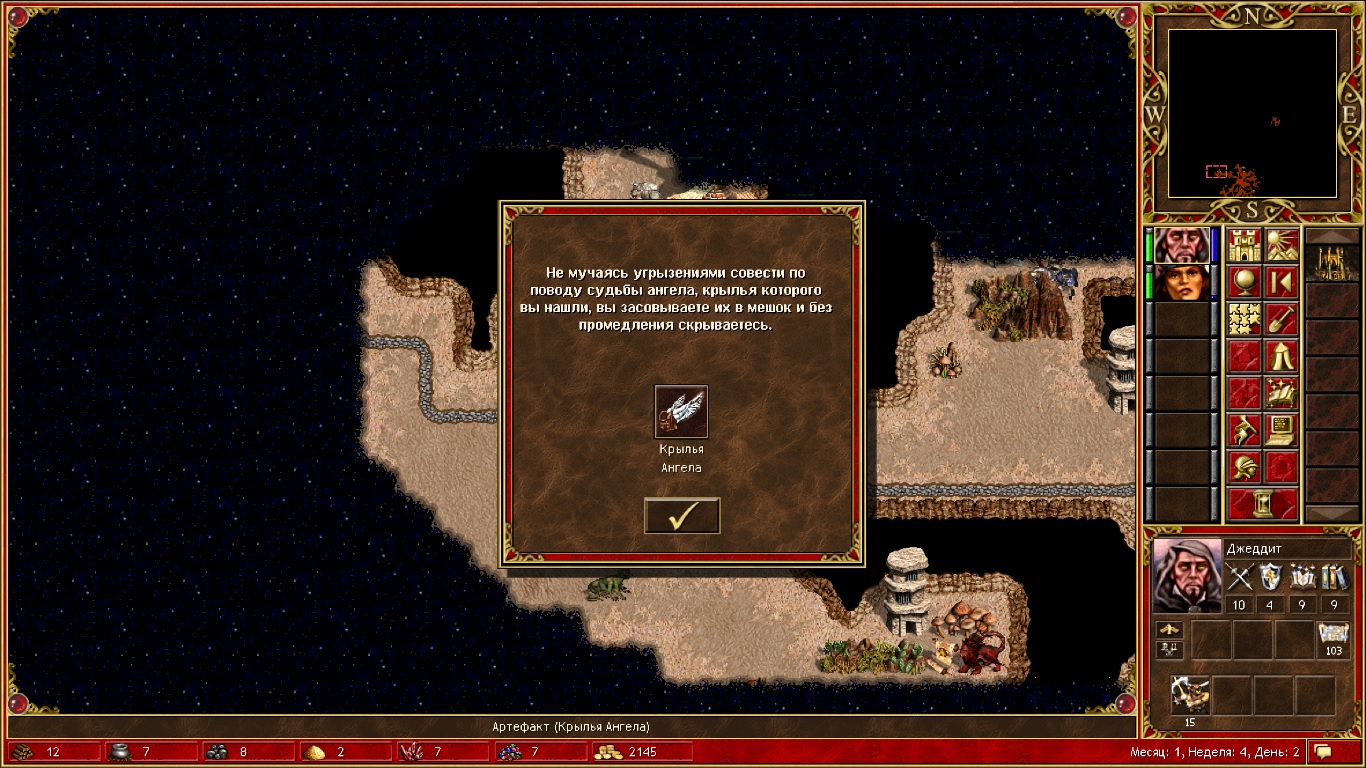Click the minimap
Image resolution: width=1366 pixels, height=768 pixels.
click(1252, 113)
